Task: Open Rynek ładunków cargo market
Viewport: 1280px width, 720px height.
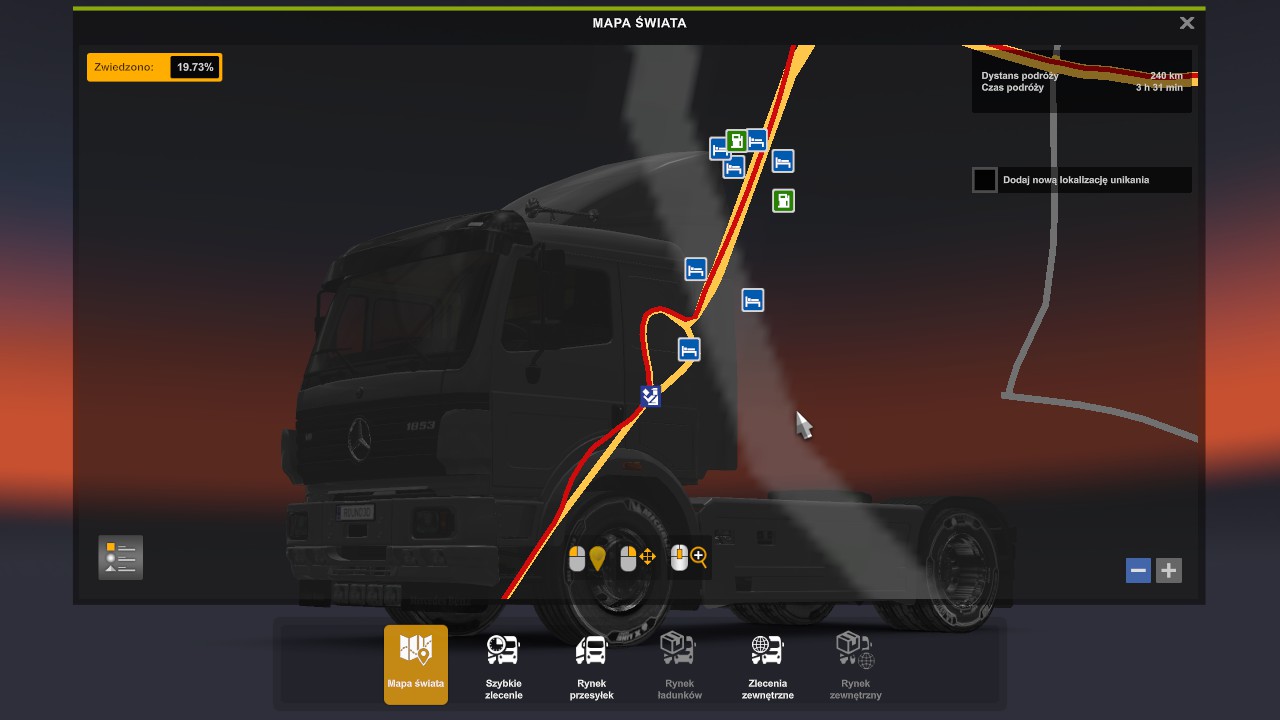Action: pyautogui.click(x=679, y=664)
